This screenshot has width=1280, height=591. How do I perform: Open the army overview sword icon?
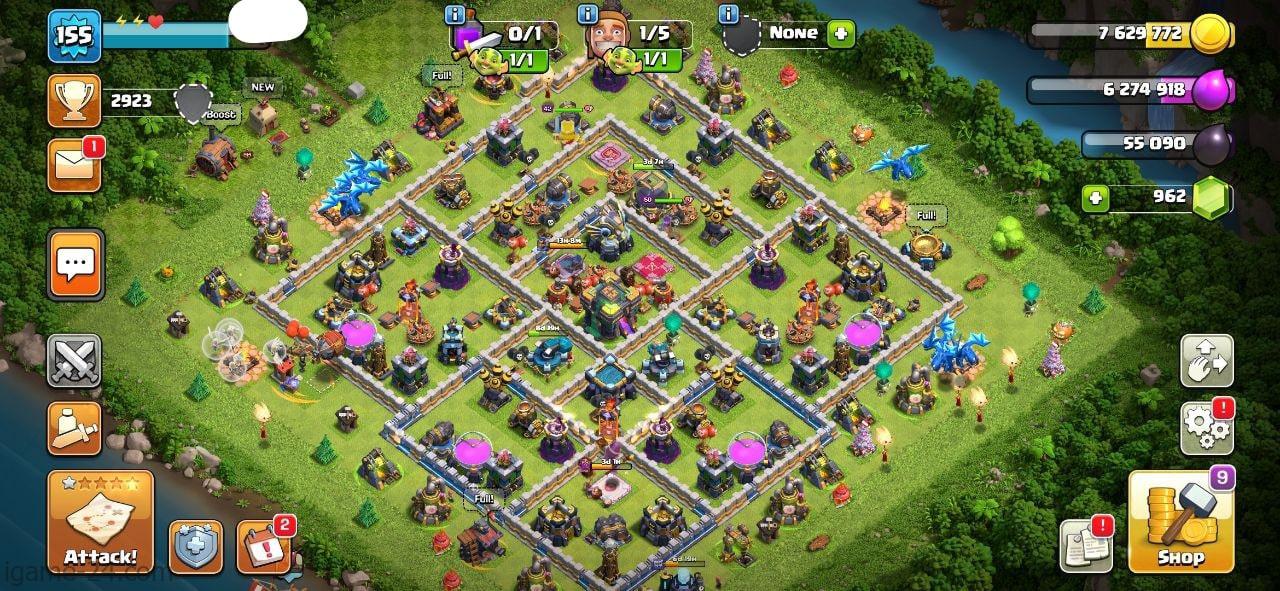click(74, 429)
